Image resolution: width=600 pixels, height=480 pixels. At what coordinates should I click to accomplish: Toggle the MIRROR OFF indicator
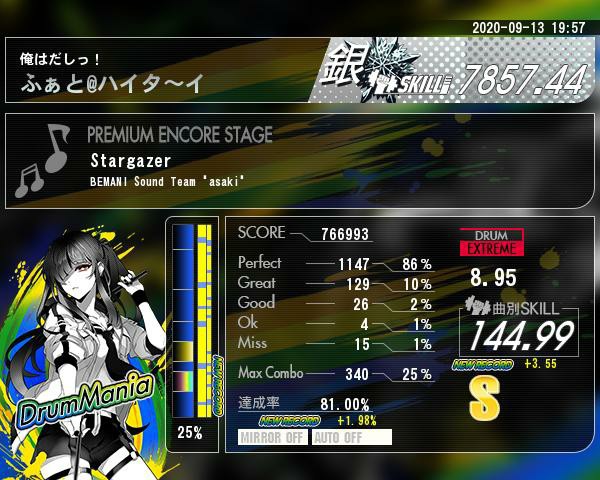pos(273,437)
